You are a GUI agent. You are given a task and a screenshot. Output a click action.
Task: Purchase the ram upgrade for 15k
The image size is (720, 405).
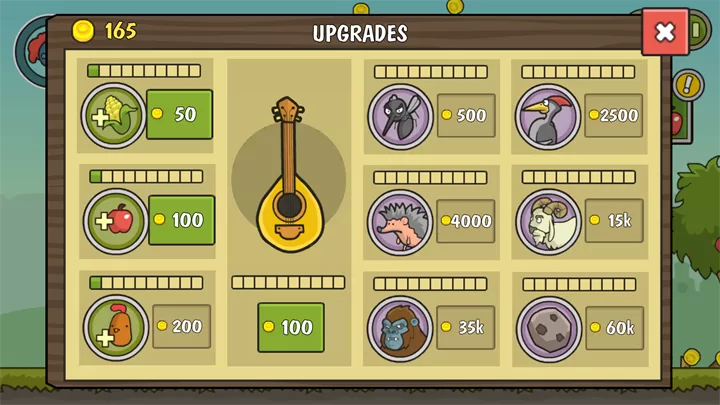(614, 221)
